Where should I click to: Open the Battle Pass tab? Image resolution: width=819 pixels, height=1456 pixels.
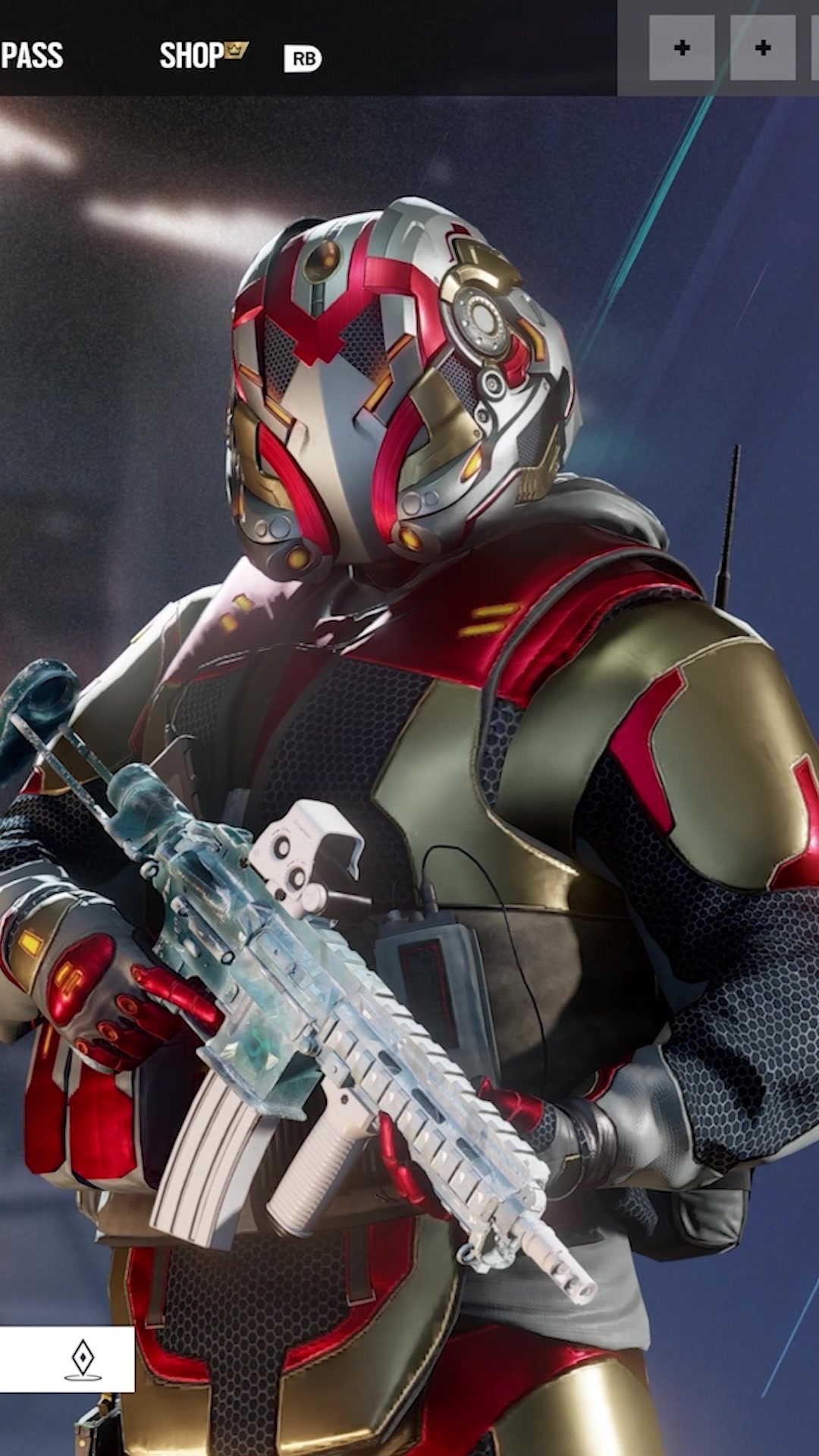[x=32, y=55]
